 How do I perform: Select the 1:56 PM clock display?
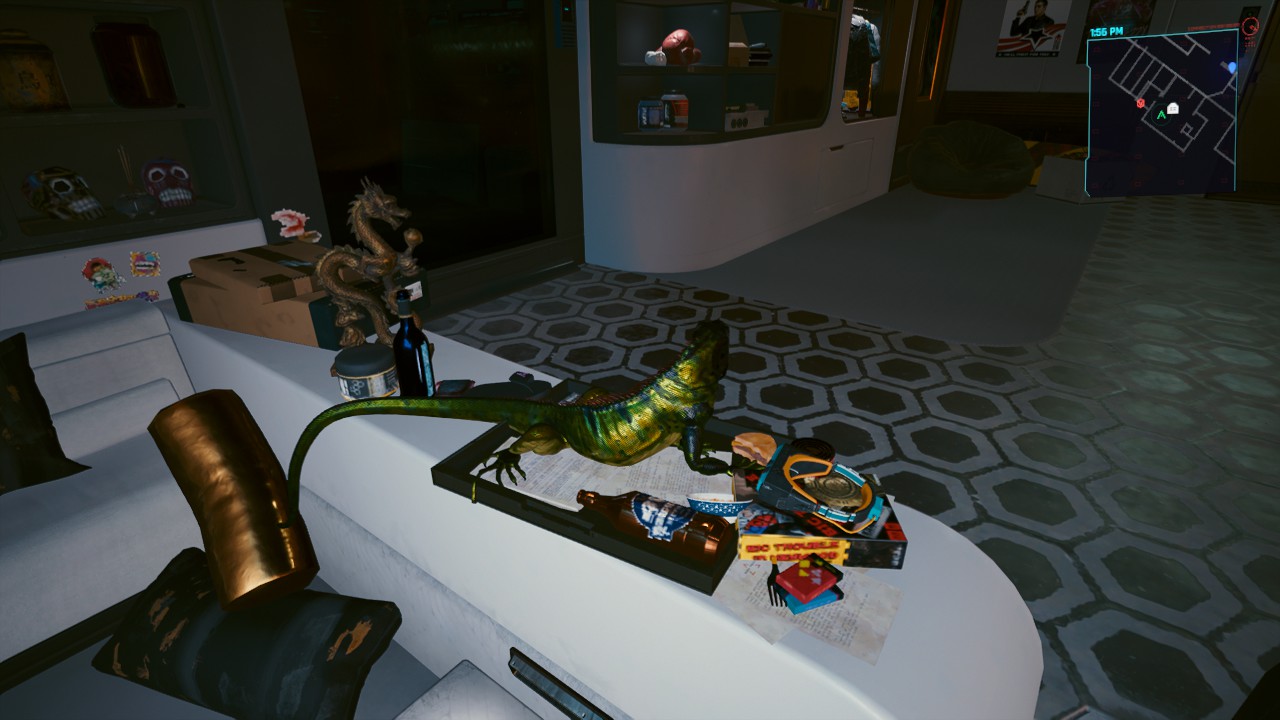coord(1106,31)
